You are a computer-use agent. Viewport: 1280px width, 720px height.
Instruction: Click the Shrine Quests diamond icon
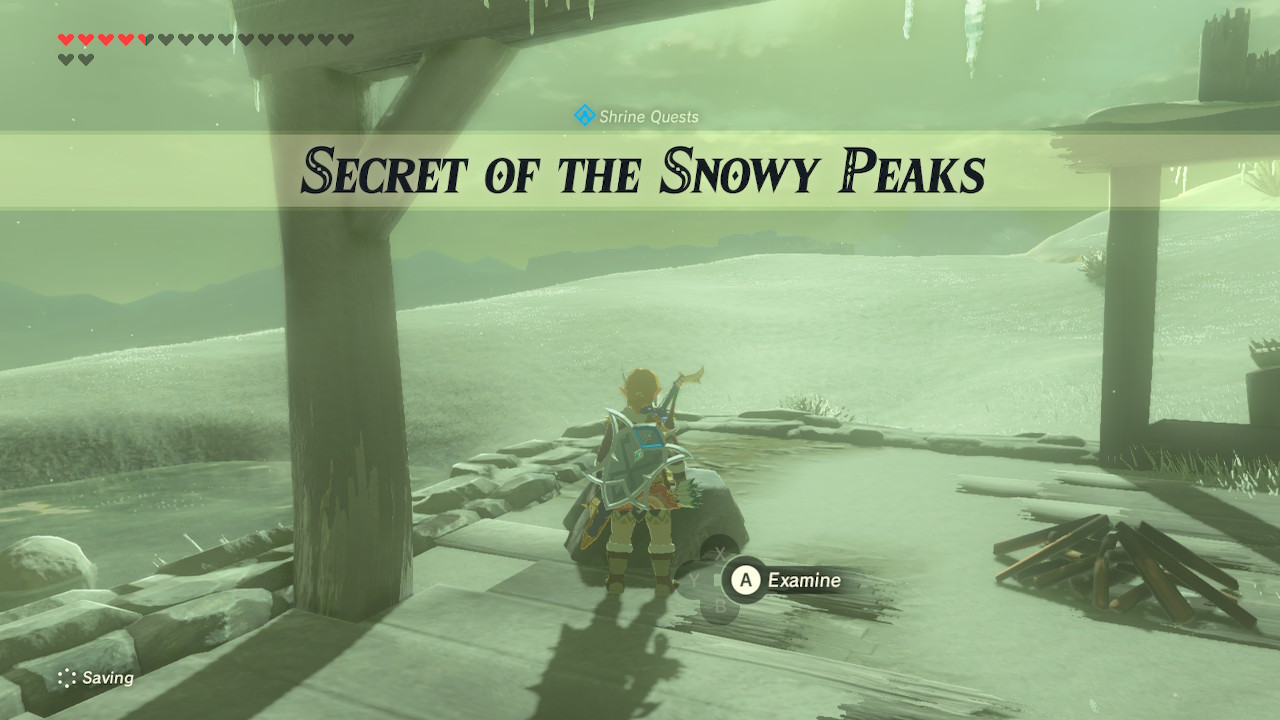[583, 115]
